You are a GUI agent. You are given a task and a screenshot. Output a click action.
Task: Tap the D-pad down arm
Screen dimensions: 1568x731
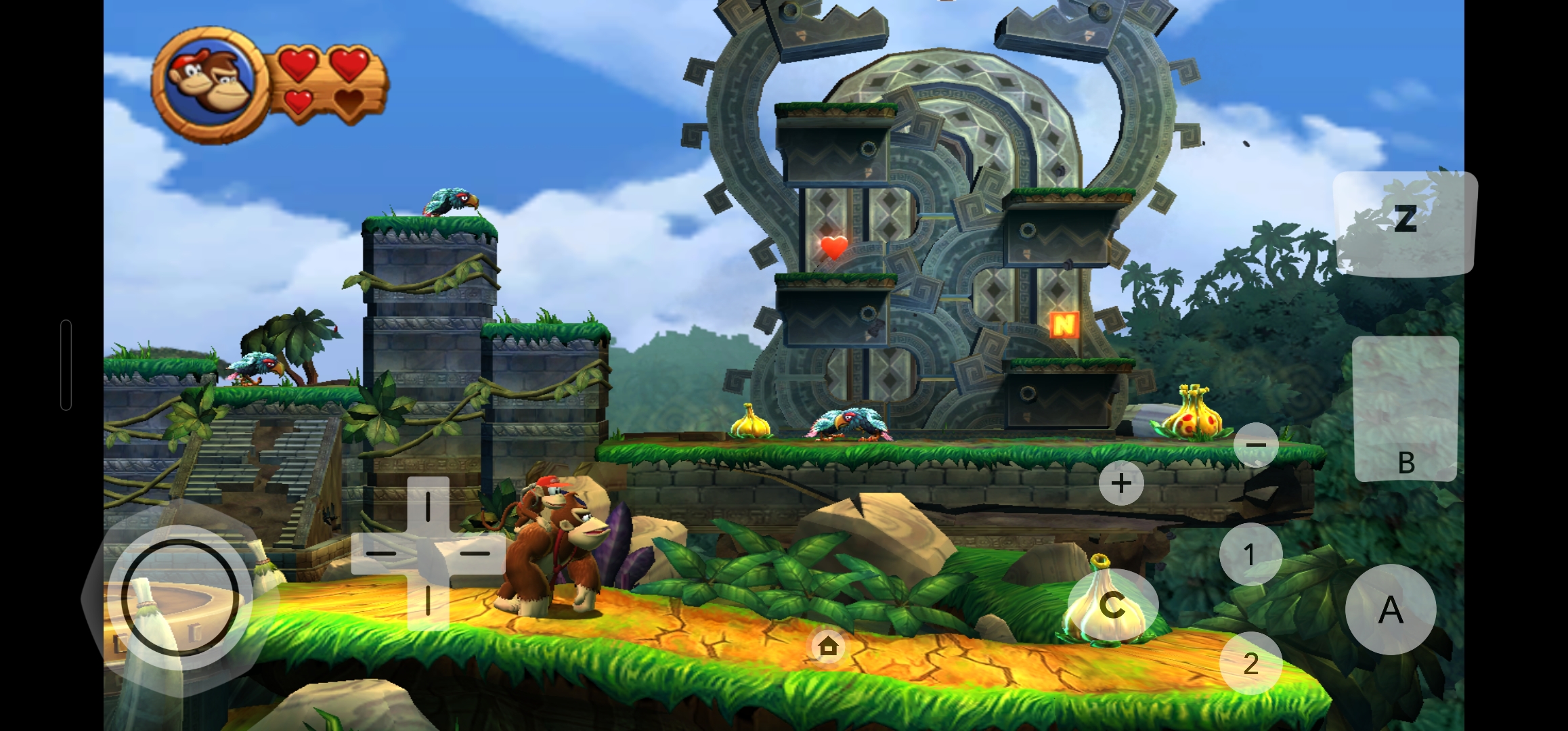coord(428,601)
